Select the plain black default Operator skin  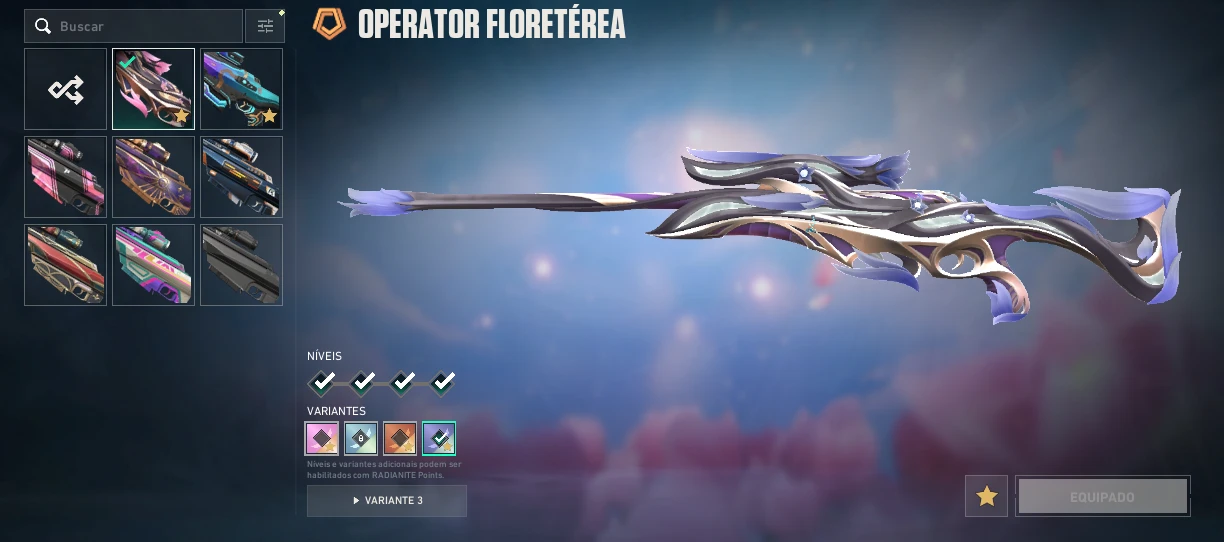pyautogui.click(x=241, y=265)
